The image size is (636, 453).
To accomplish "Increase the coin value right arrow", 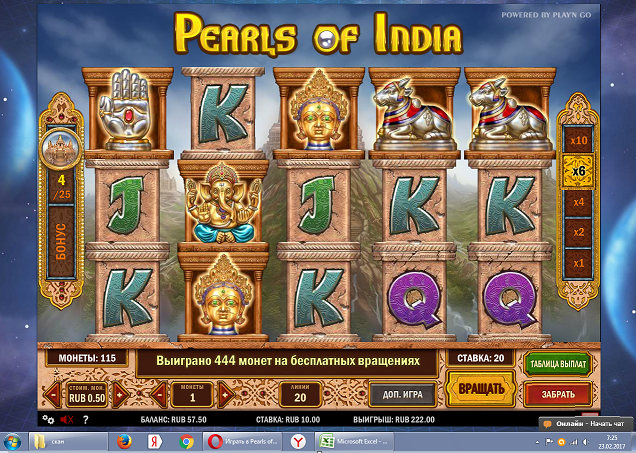I will (x=119, y=394).
